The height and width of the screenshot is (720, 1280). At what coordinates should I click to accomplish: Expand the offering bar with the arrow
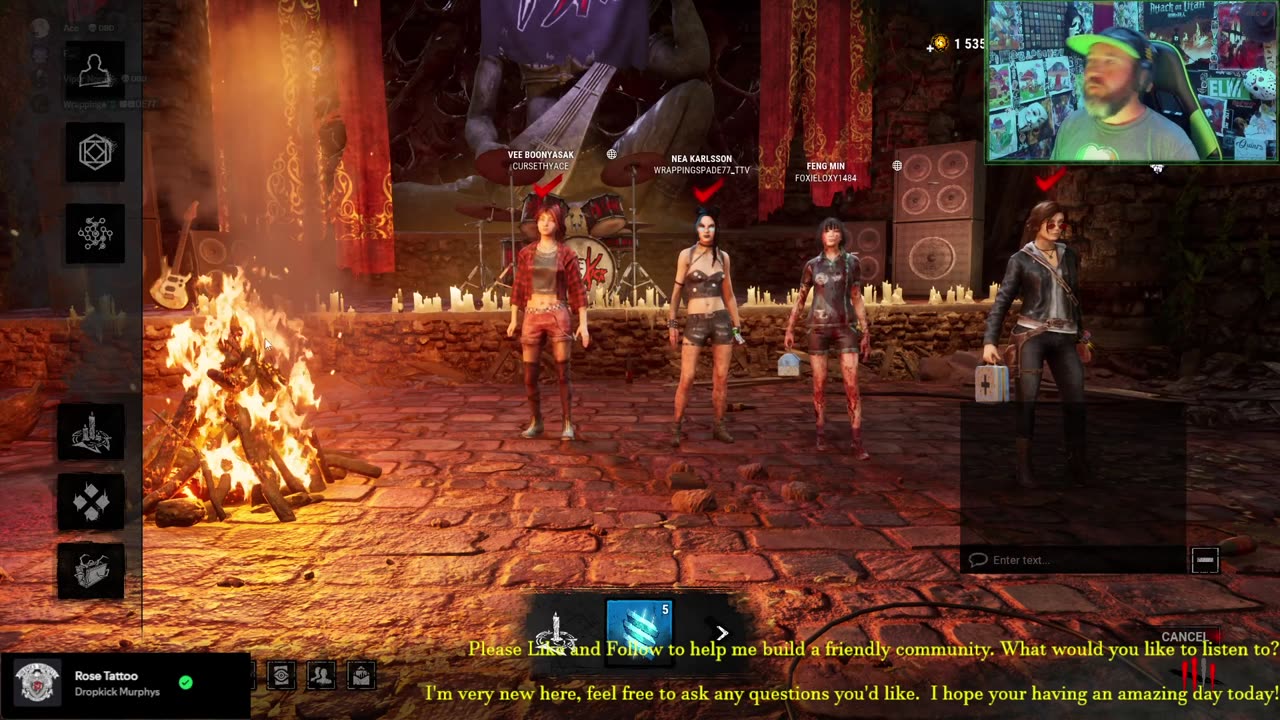pos(722,632)
